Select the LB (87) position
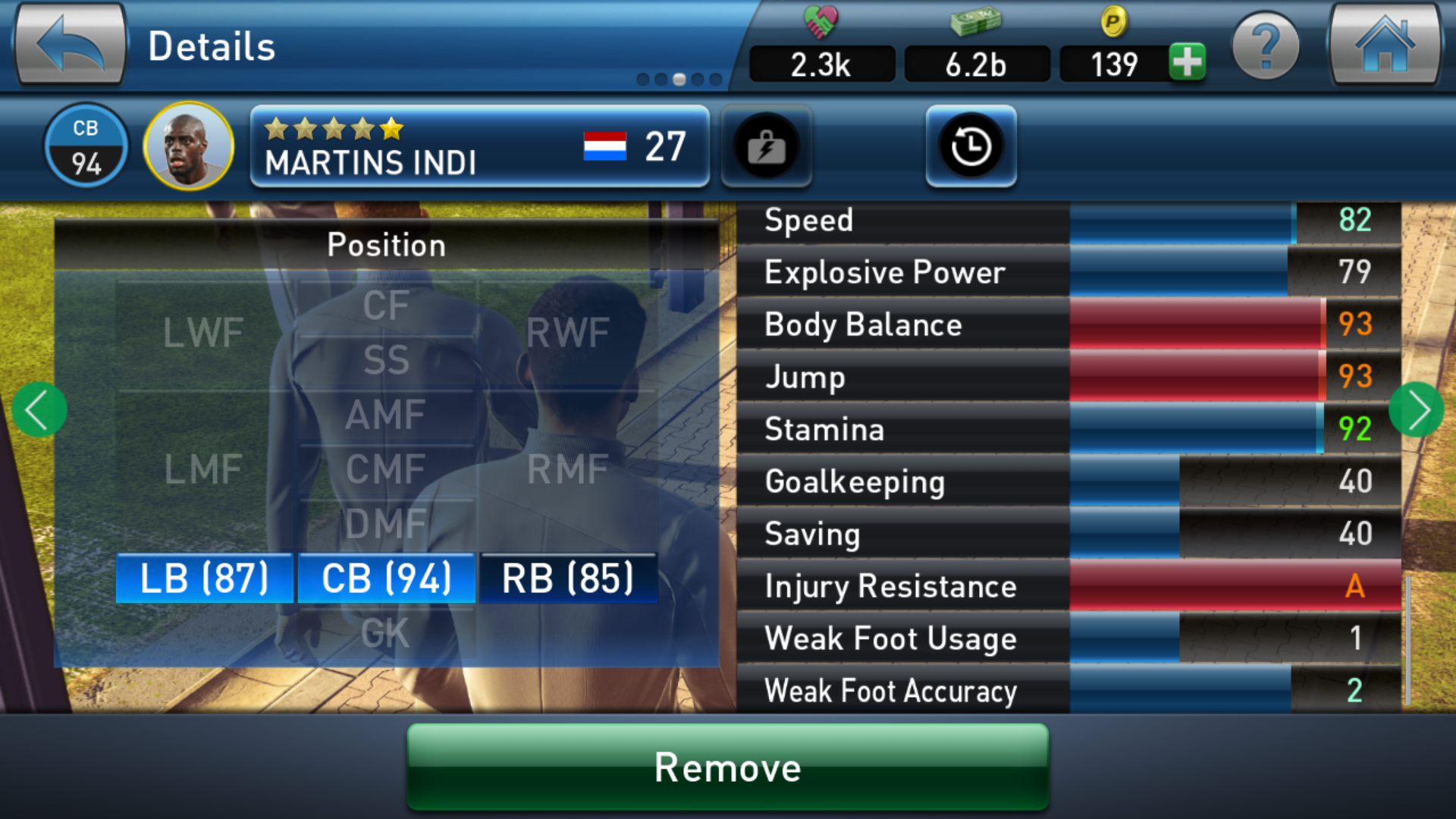1456x819 pixels. tap(204, 579)
